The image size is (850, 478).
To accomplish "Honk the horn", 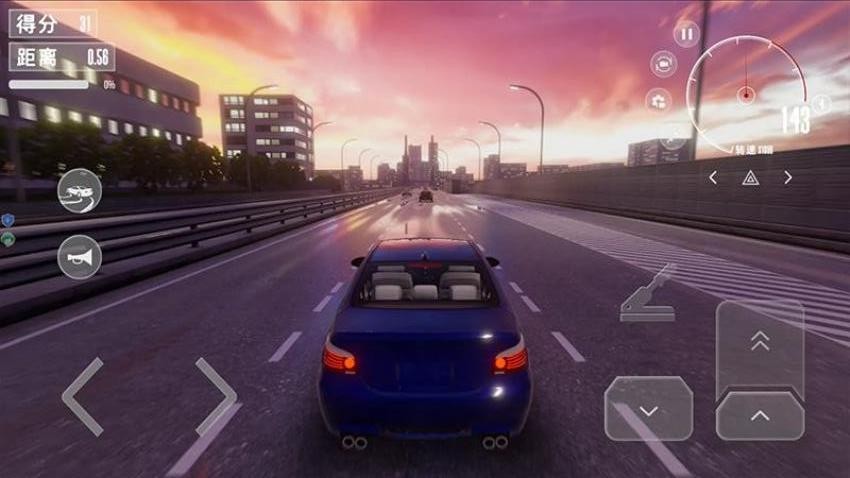I will [x=80, y=257].
